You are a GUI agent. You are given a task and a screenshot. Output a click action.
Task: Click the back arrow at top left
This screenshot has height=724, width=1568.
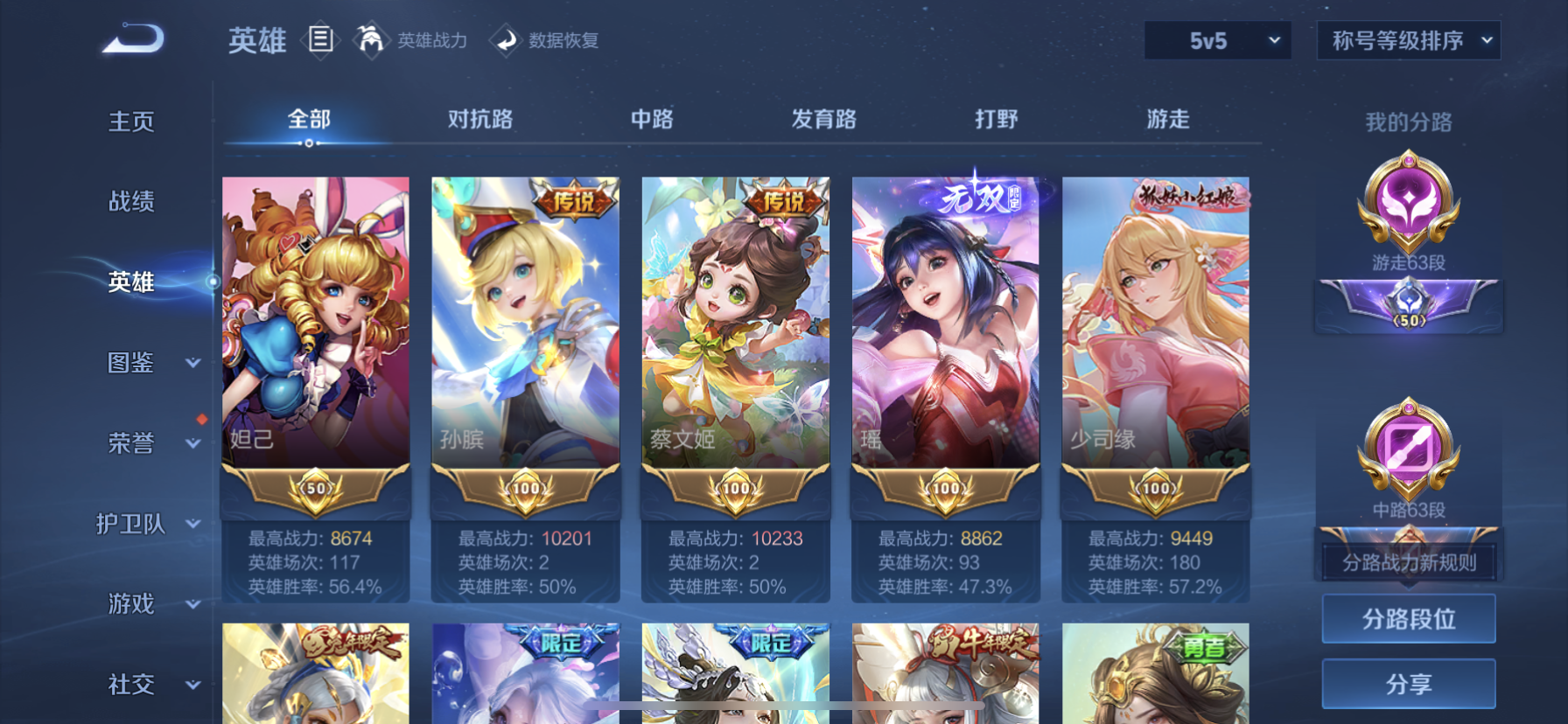tap(131, 37)
